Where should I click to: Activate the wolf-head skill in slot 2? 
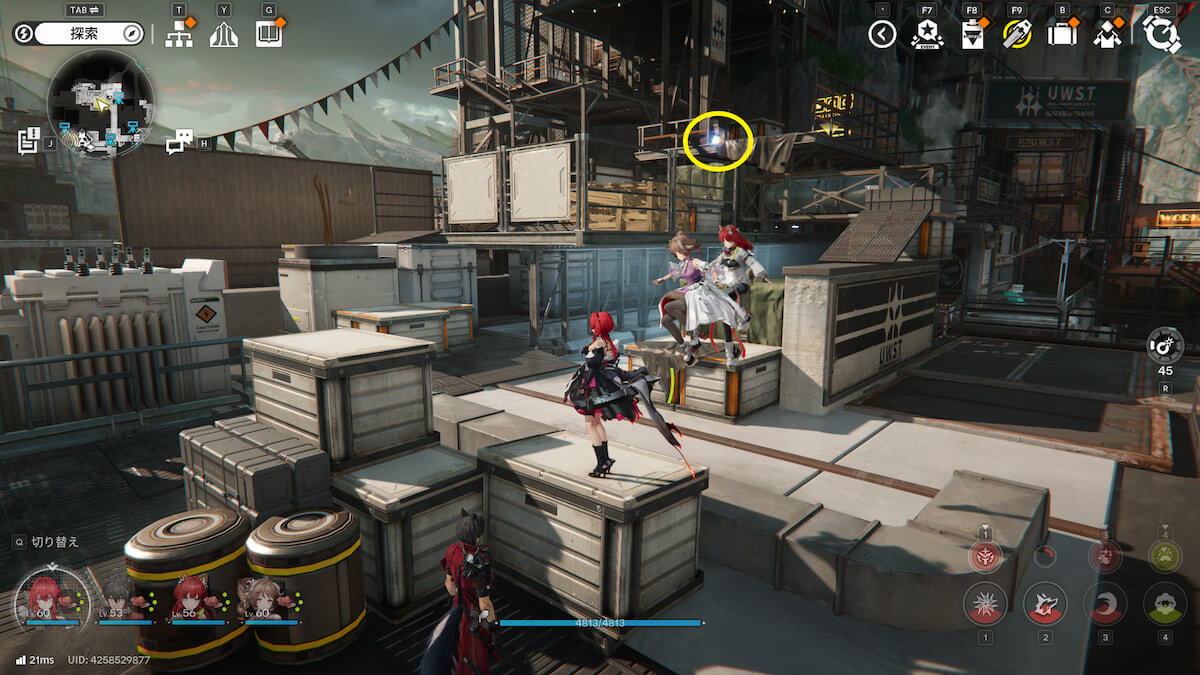pos(1045,603)
